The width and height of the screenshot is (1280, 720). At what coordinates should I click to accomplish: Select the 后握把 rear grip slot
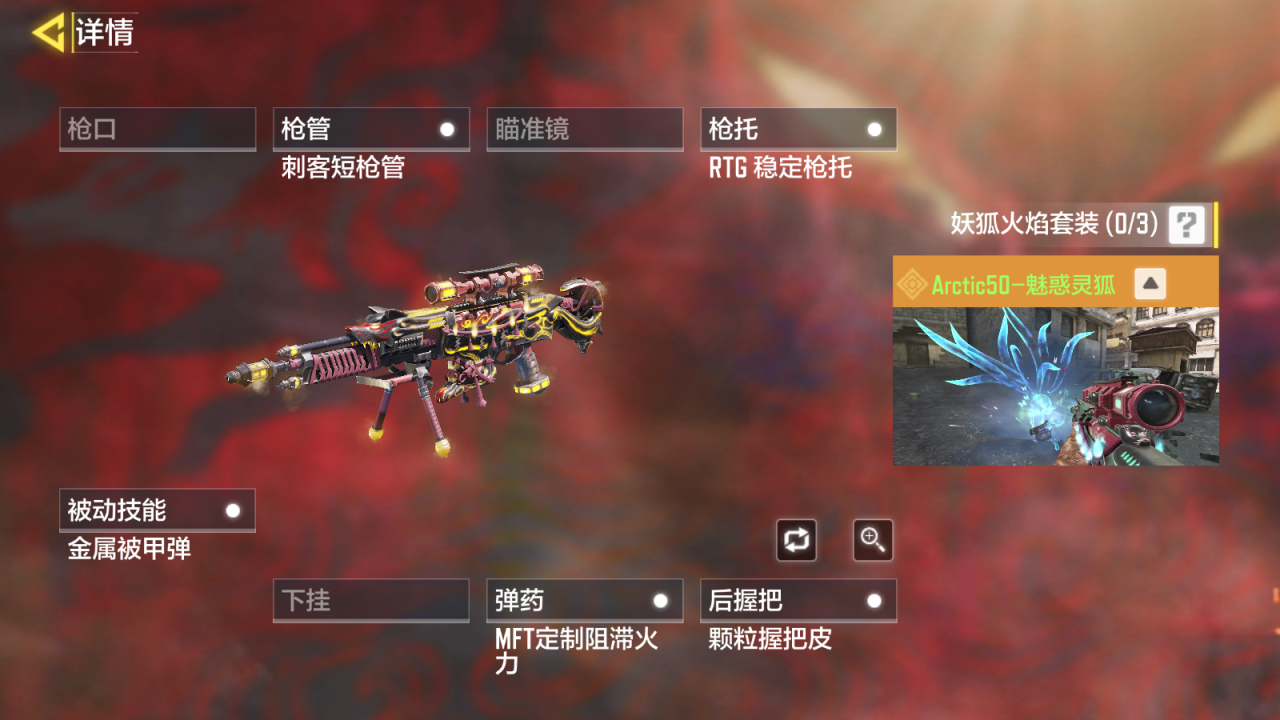click(798, 600)
